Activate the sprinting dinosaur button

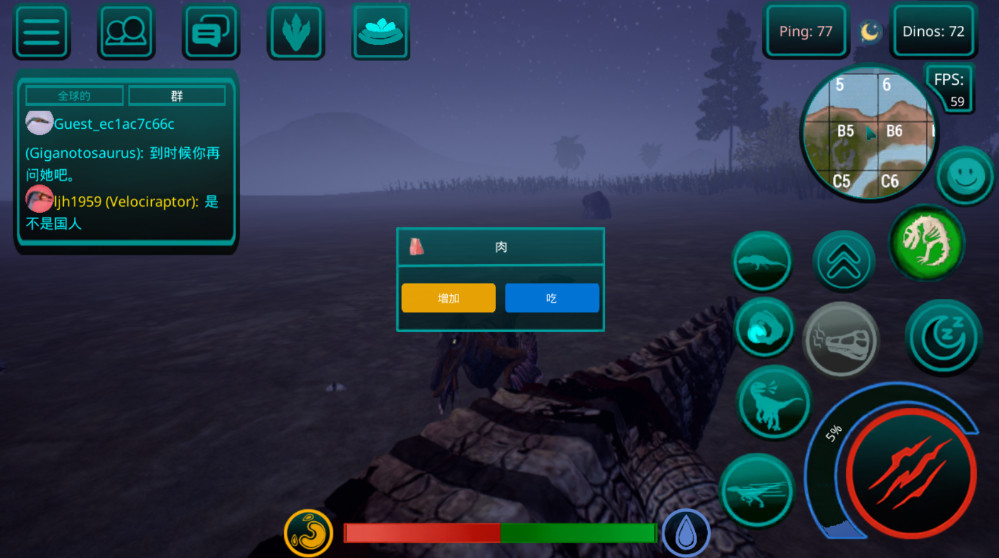pyautogui.click(x=757, y=490)
